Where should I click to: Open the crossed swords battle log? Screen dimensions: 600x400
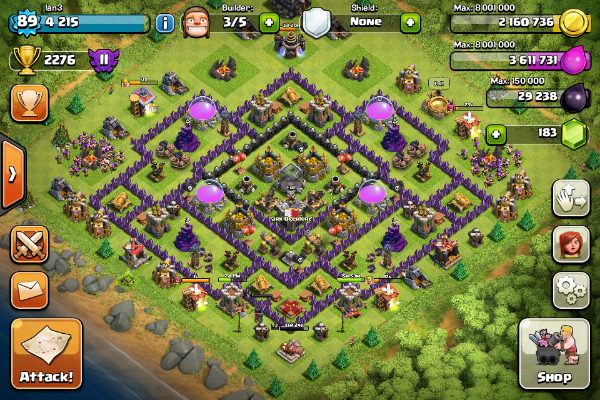pyautogui.click(x=29, y=245)
